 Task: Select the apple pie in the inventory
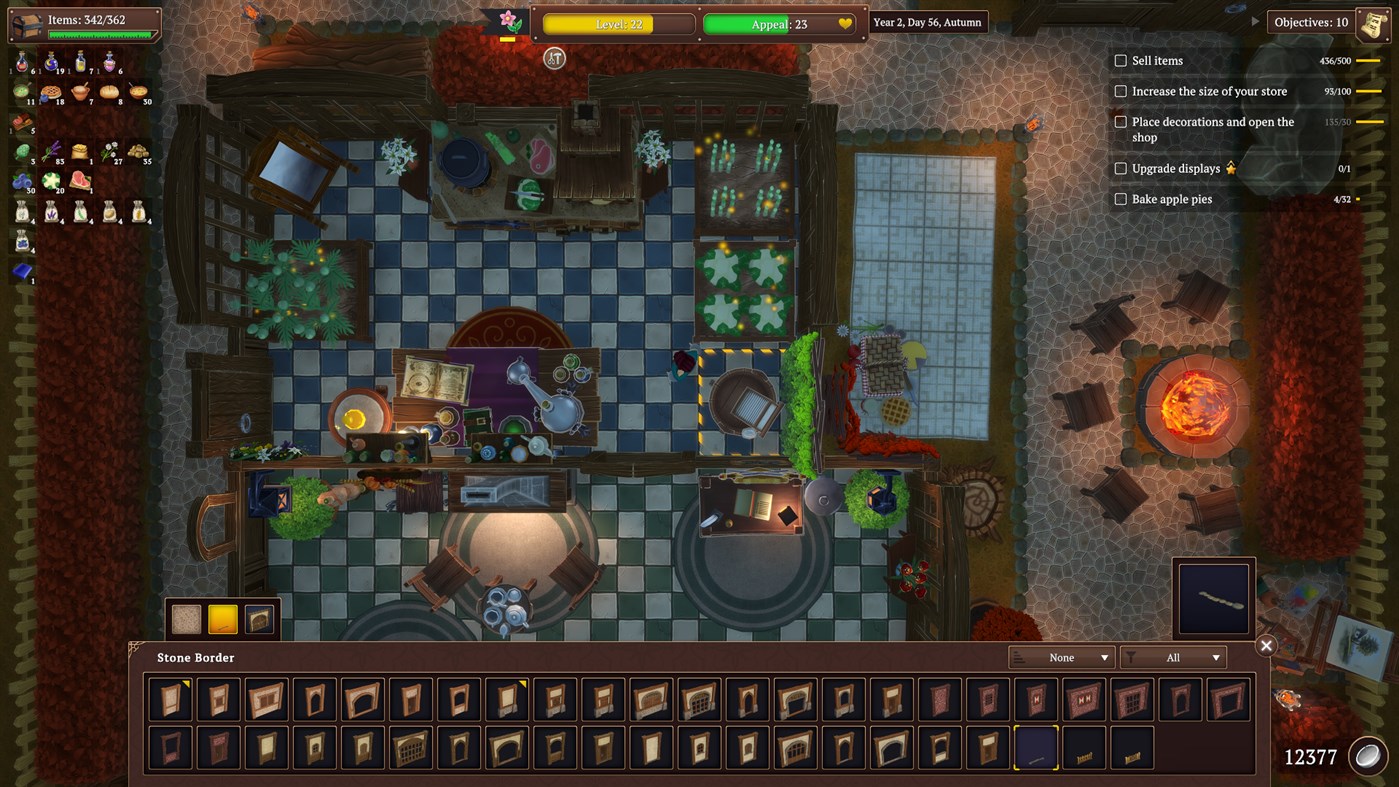51,92
